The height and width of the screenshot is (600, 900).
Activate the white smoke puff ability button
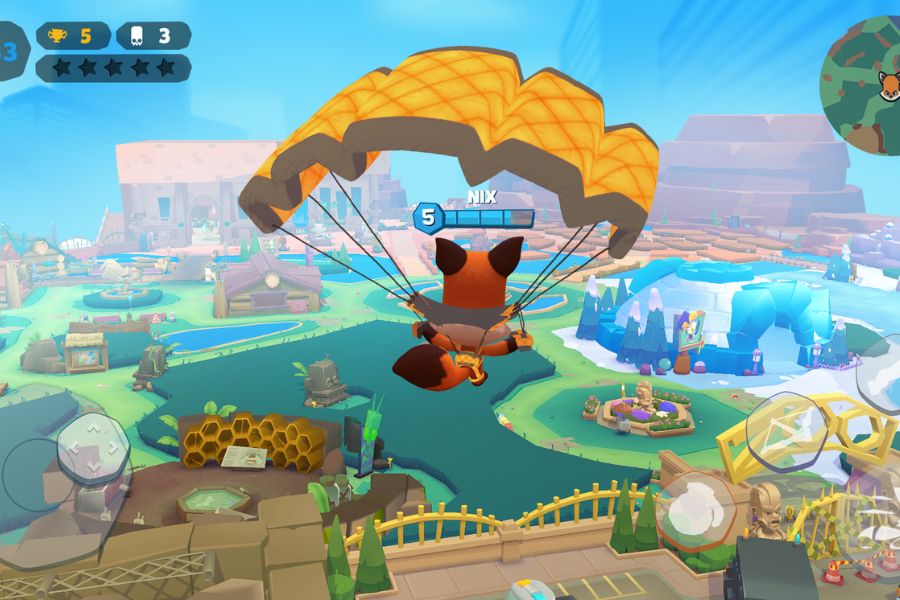[x=696, y=512]
